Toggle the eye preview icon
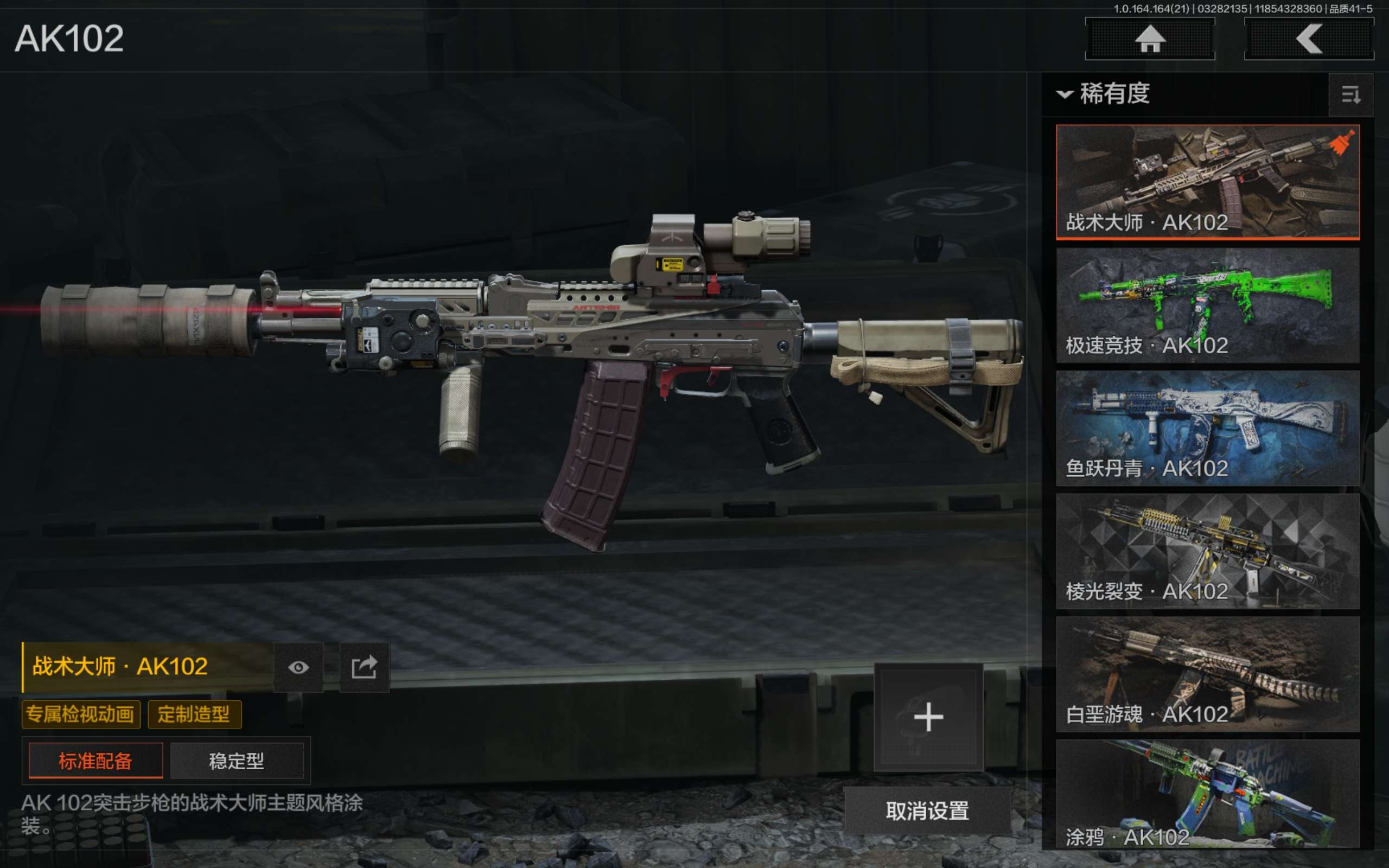This screenshot has width=1389, height=868. click(298, 667)
